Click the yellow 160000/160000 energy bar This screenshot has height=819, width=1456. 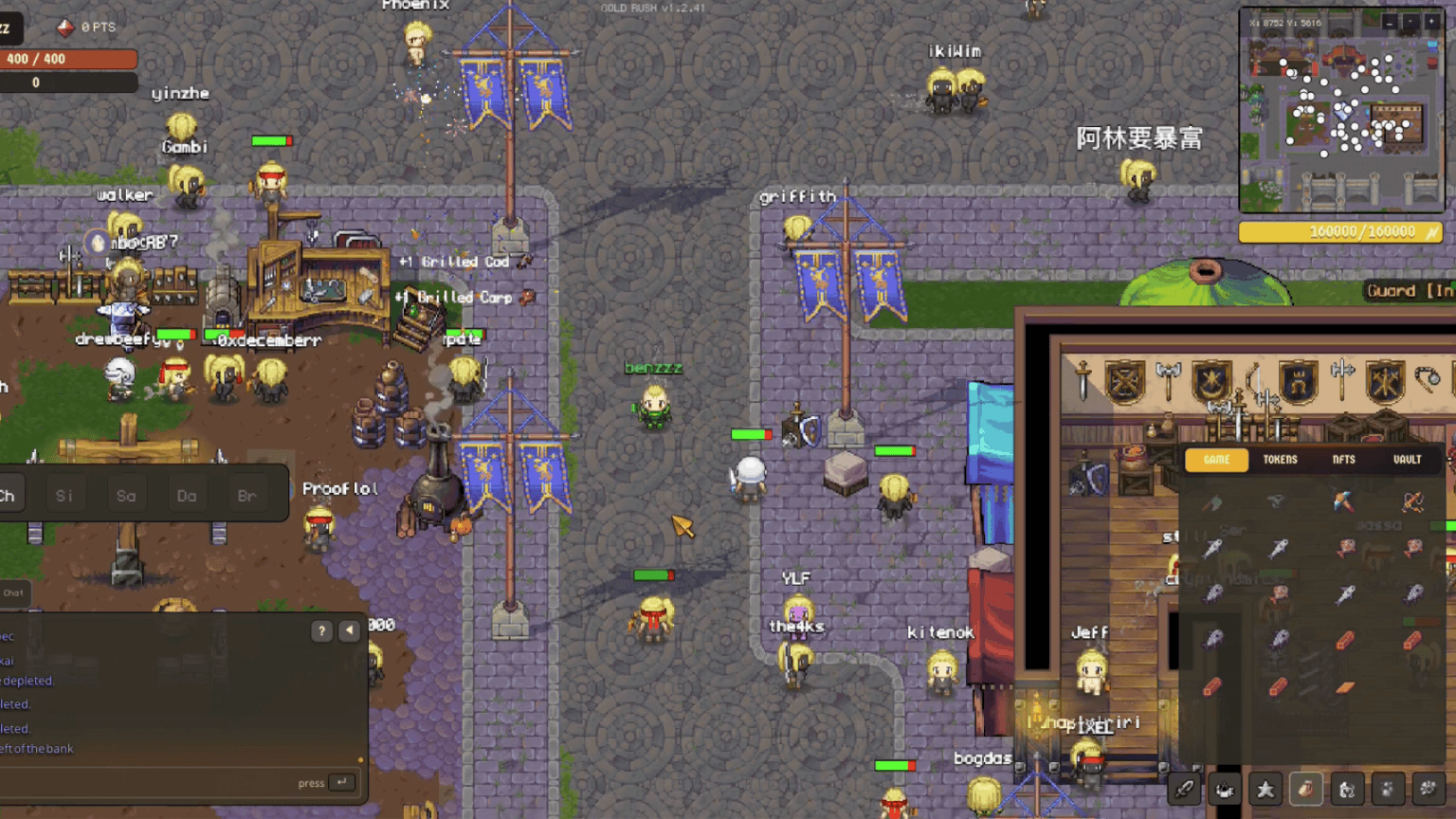1340,231
